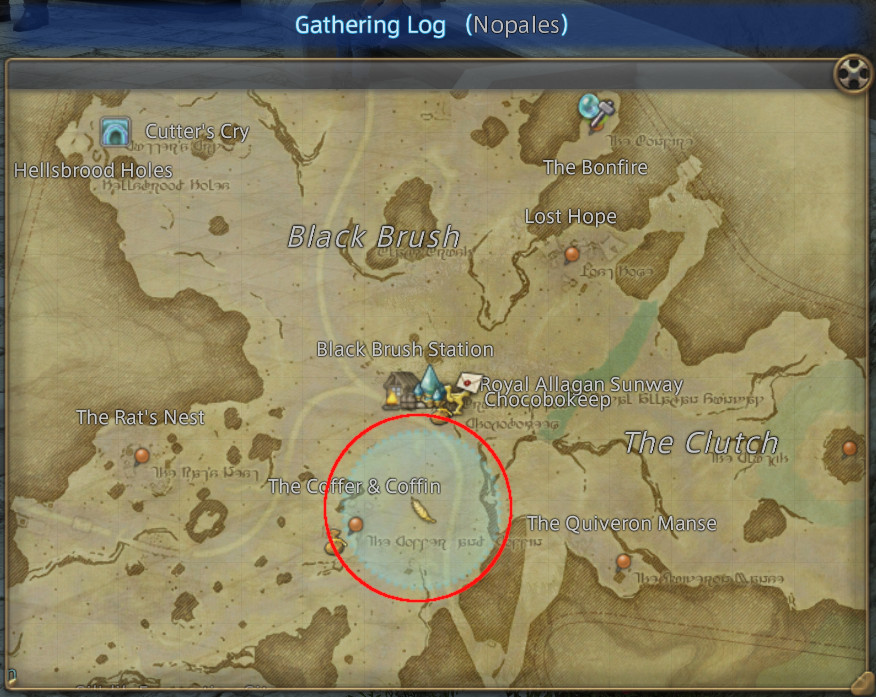
Task: Select the Nopales gathering leaf marker
Action: tap(422, 511)
